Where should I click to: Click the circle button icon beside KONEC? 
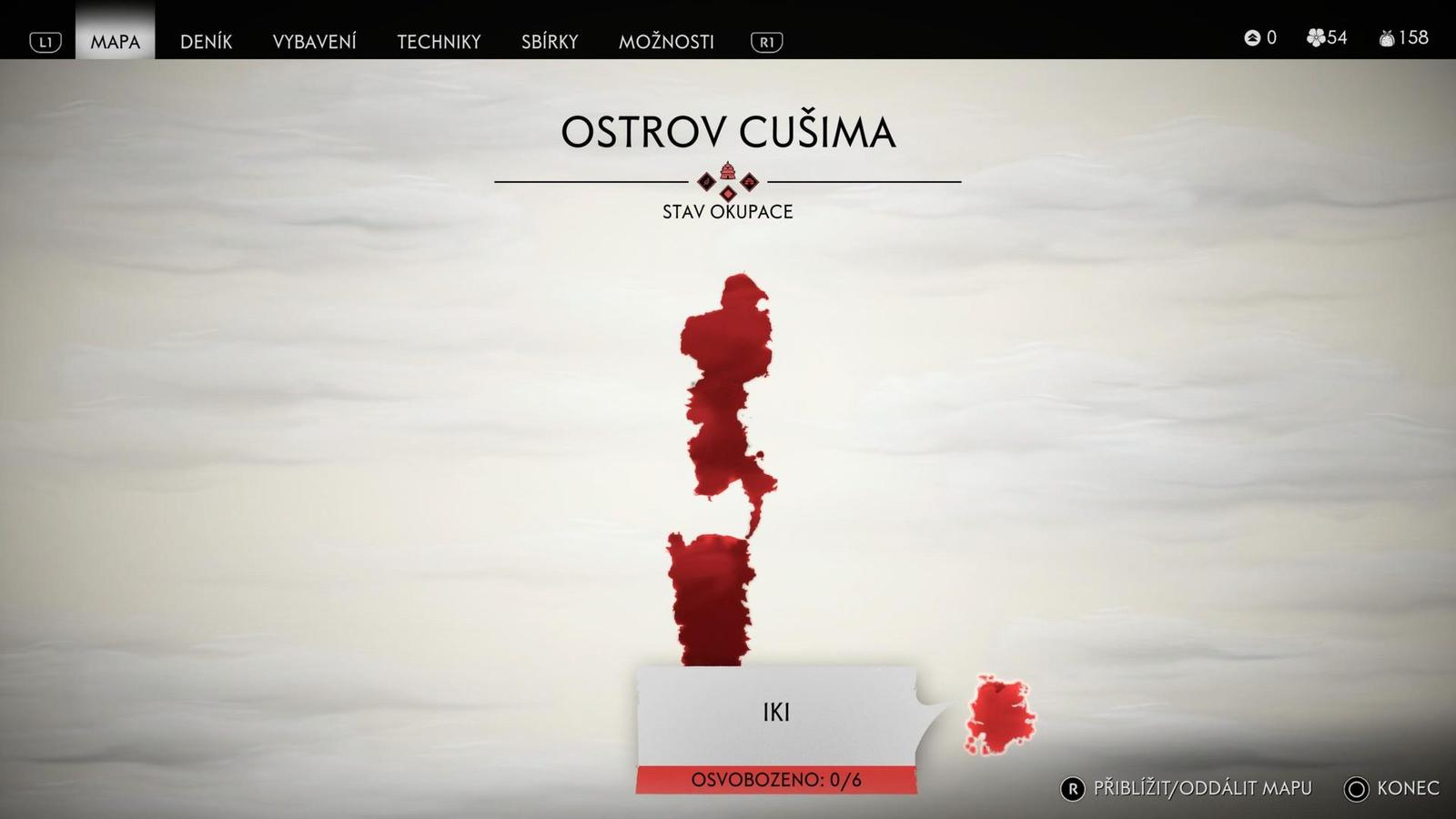click(1356, 788)
